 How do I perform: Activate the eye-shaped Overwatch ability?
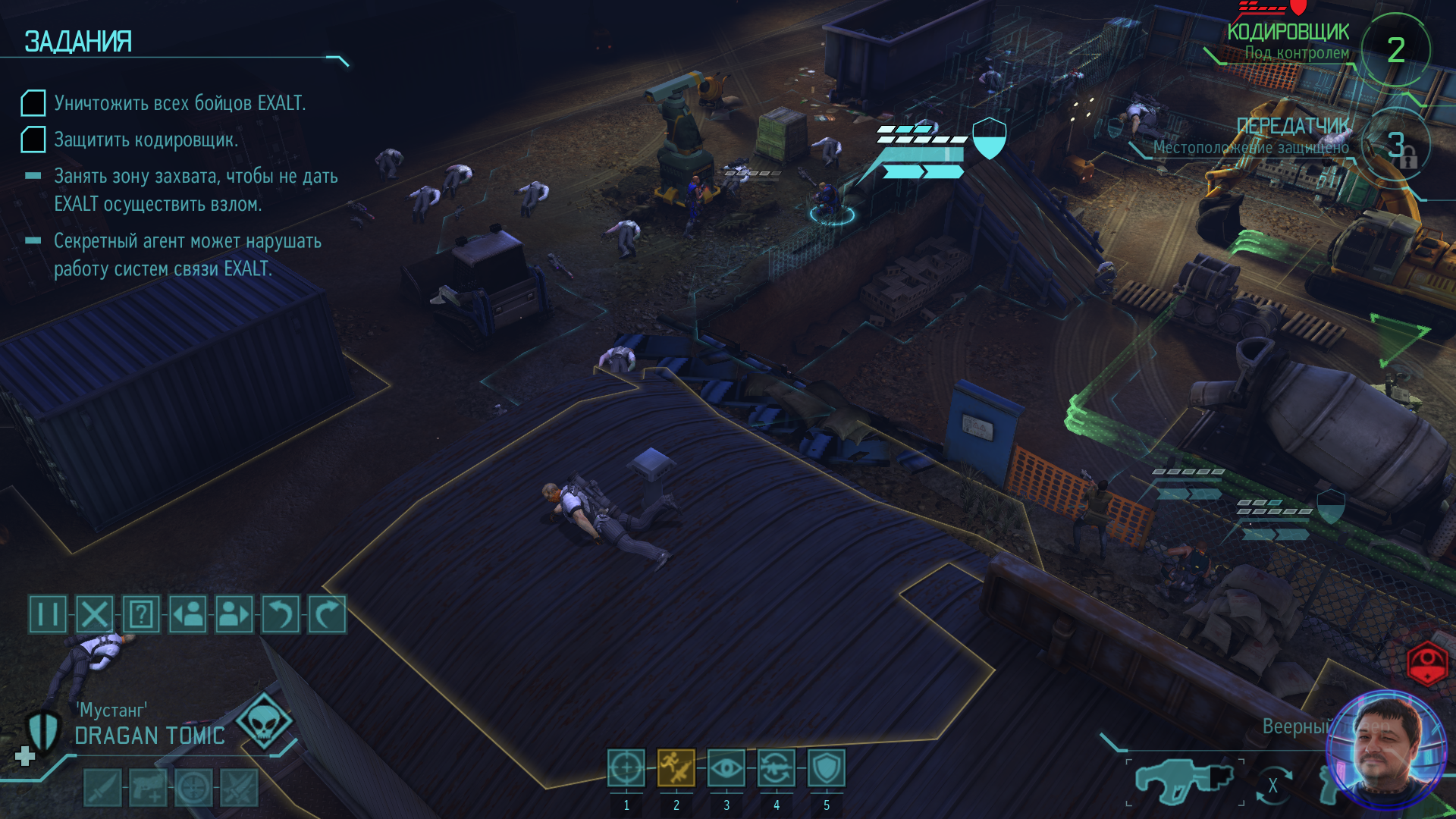[726, 768]
